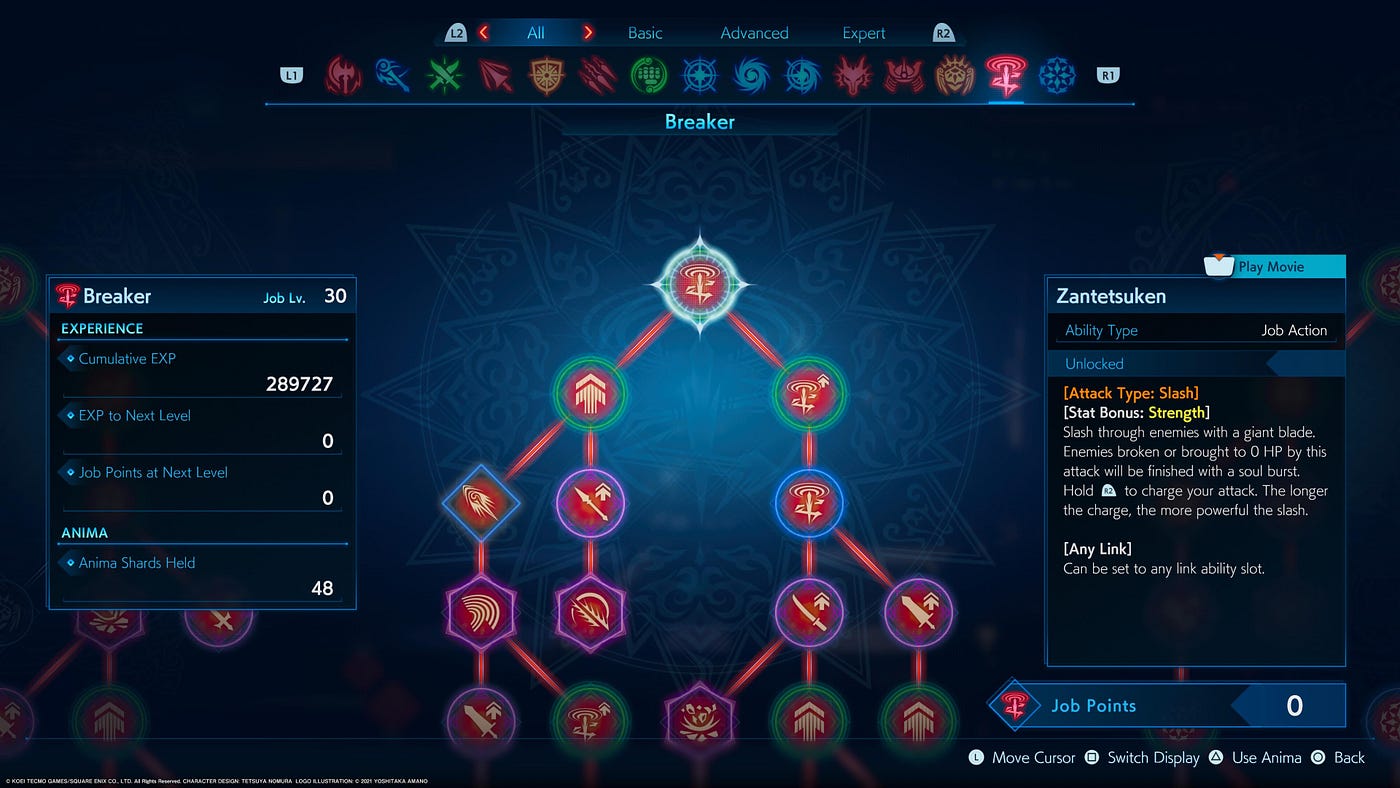
Task: Click the red left arrow beside All
Action: (484, 33)
